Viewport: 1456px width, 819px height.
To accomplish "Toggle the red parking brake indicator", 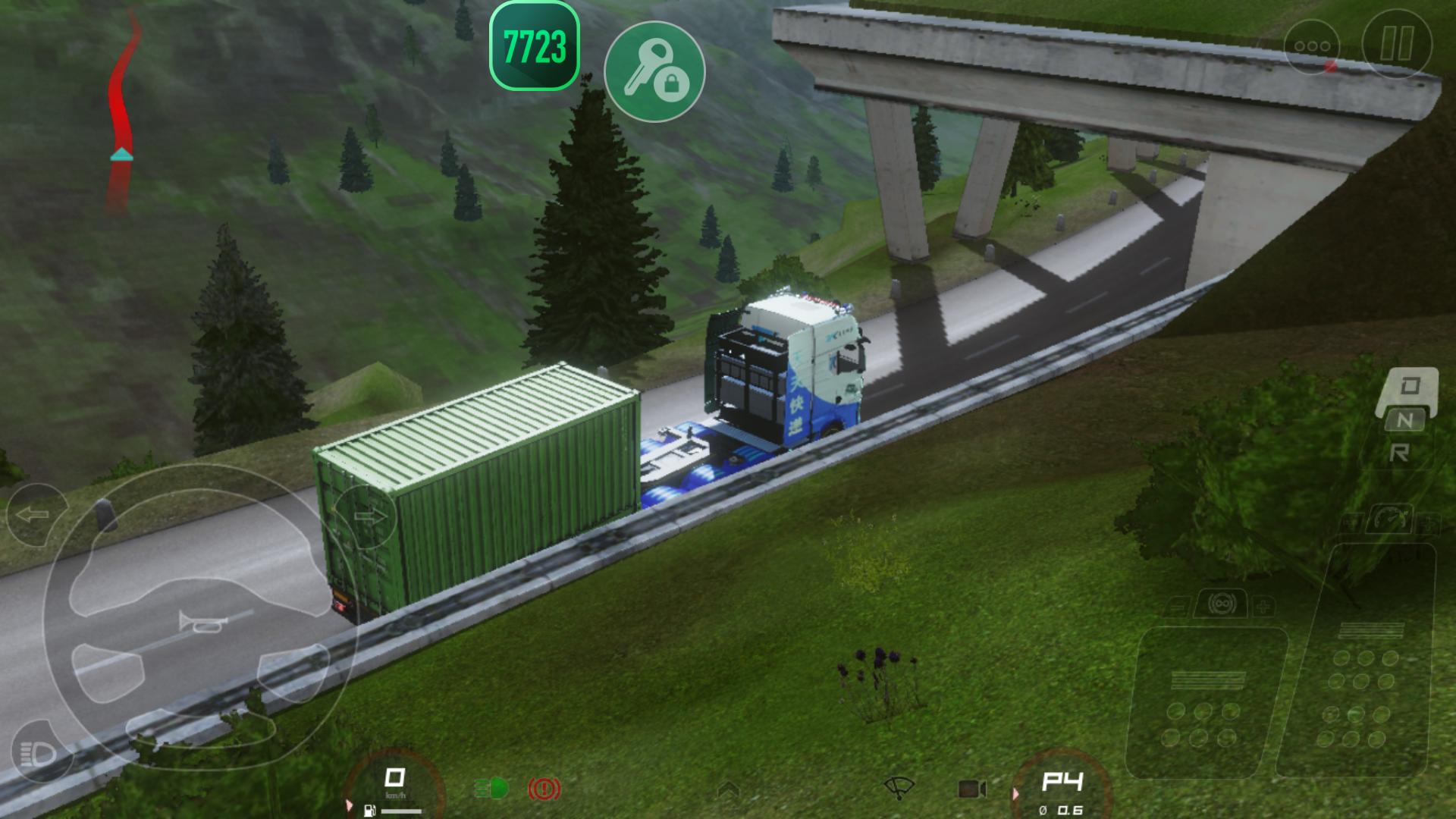I will [x=544, y=789].
